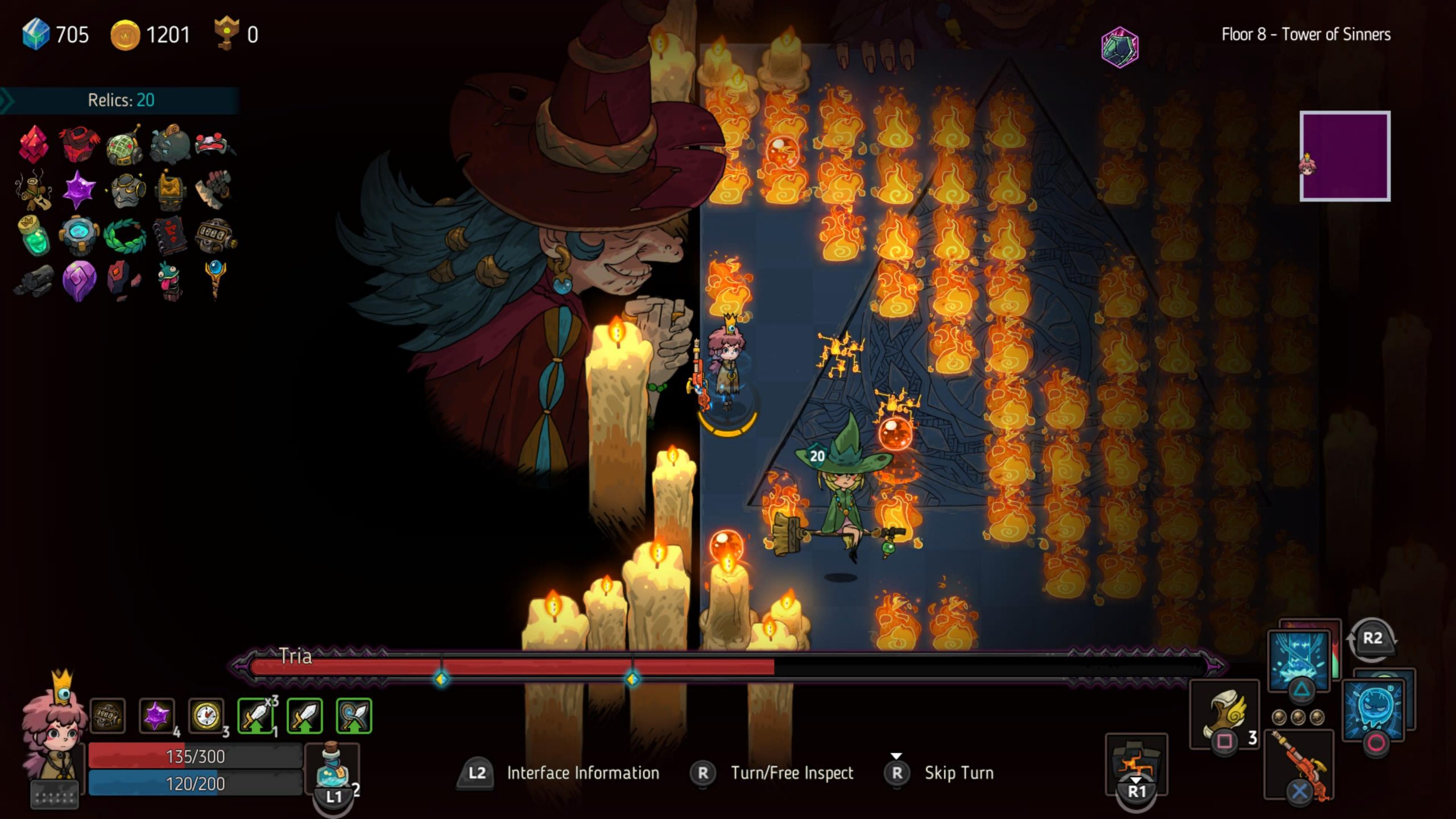Select the orange rifle weapon slot
1456x819 pixels.
coord(1300,765)
